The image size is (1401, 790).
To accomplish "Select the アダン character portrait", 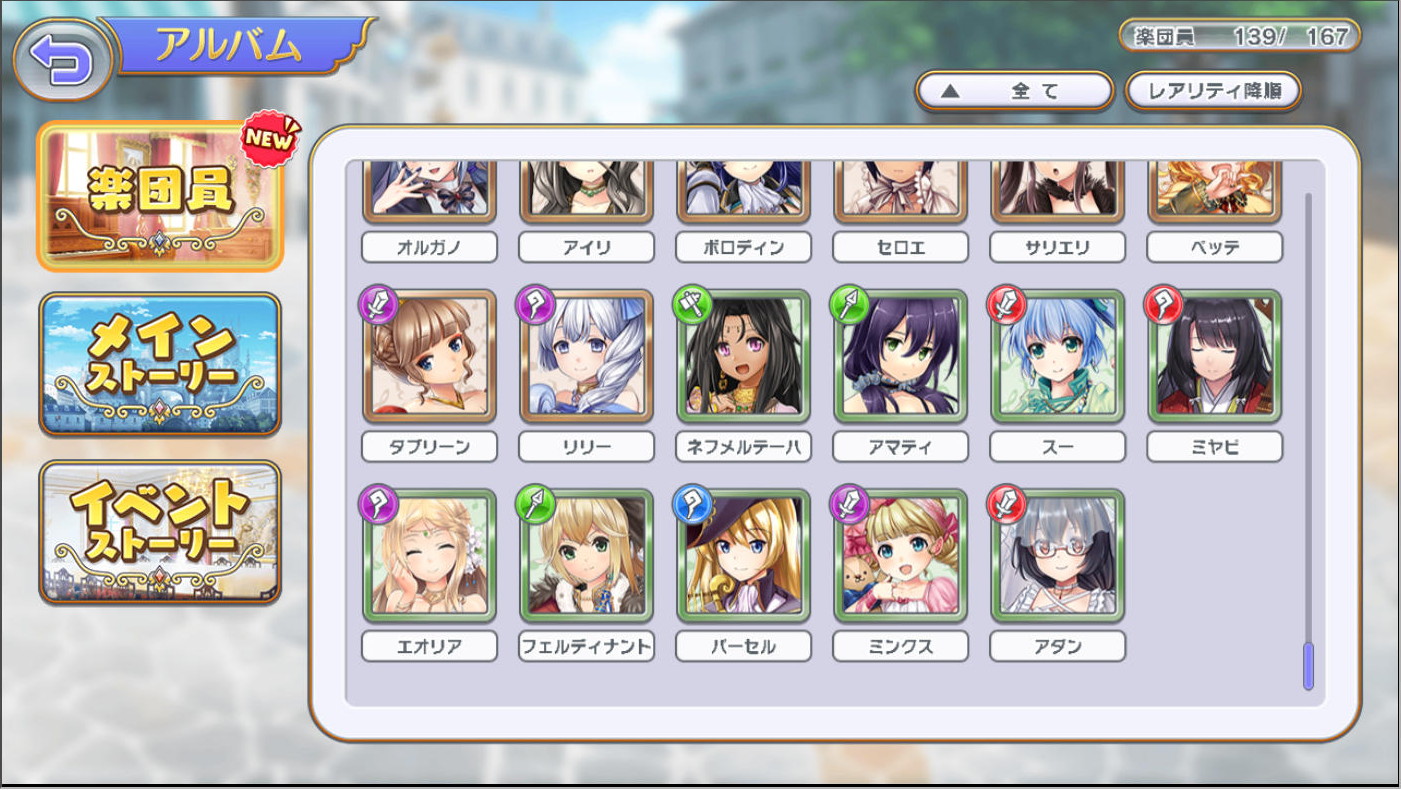I will click(1057, 556).
